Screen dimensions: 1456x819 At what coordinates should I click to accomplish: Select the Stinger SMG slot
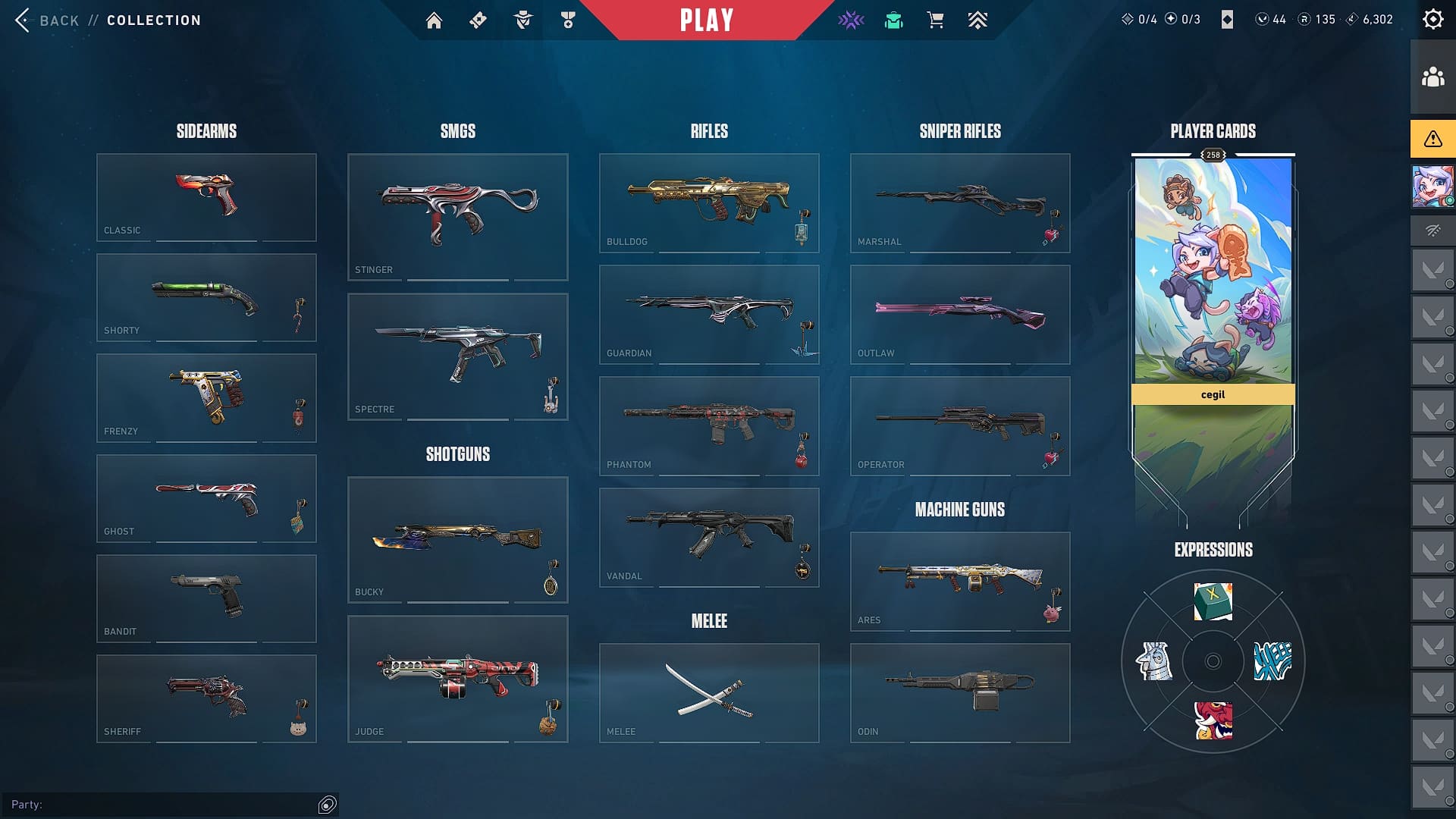[x=457, y=217]
